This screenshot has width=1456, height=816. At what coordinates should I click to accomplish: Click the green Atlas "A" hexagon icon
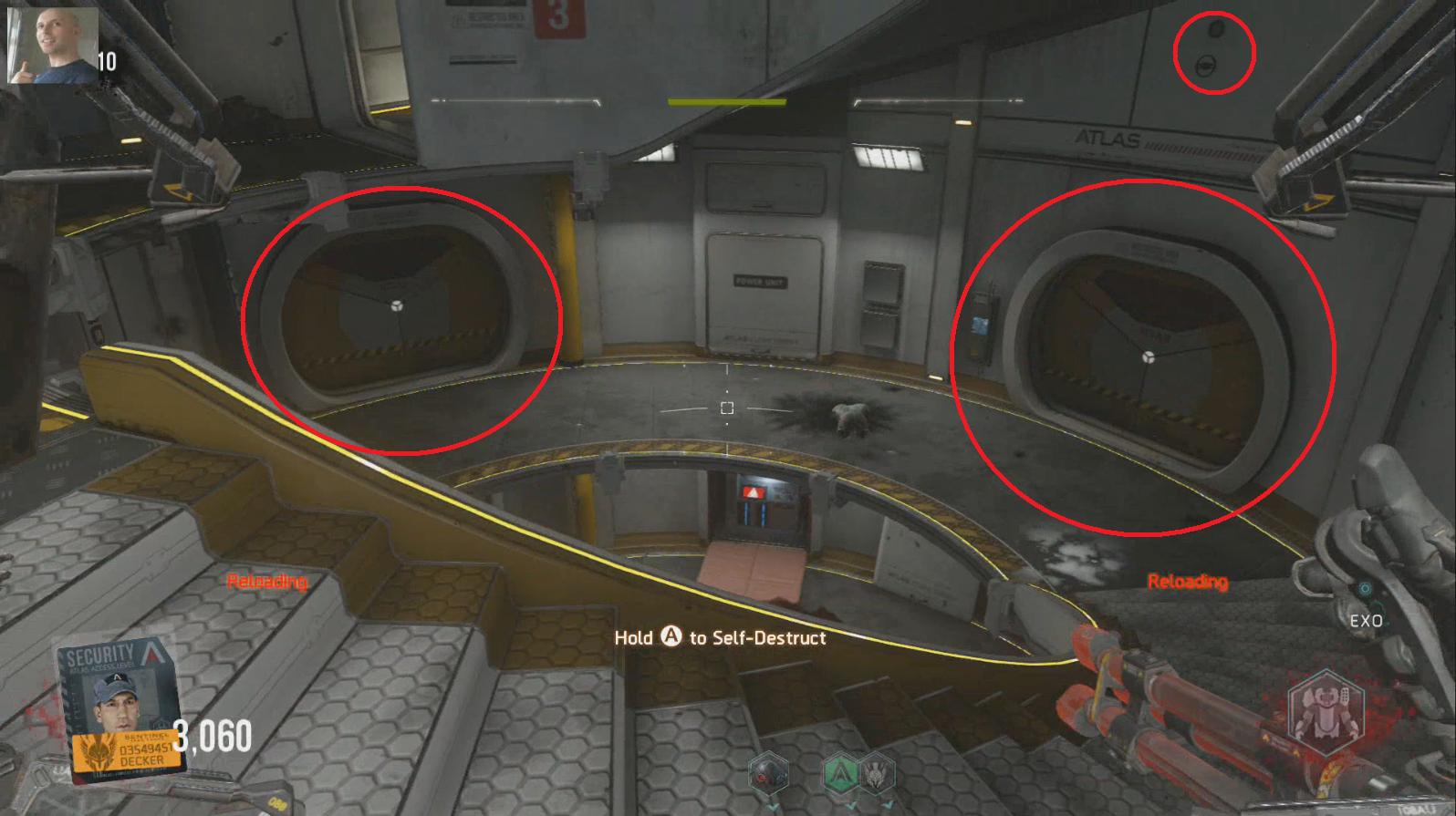pos(840,772)
